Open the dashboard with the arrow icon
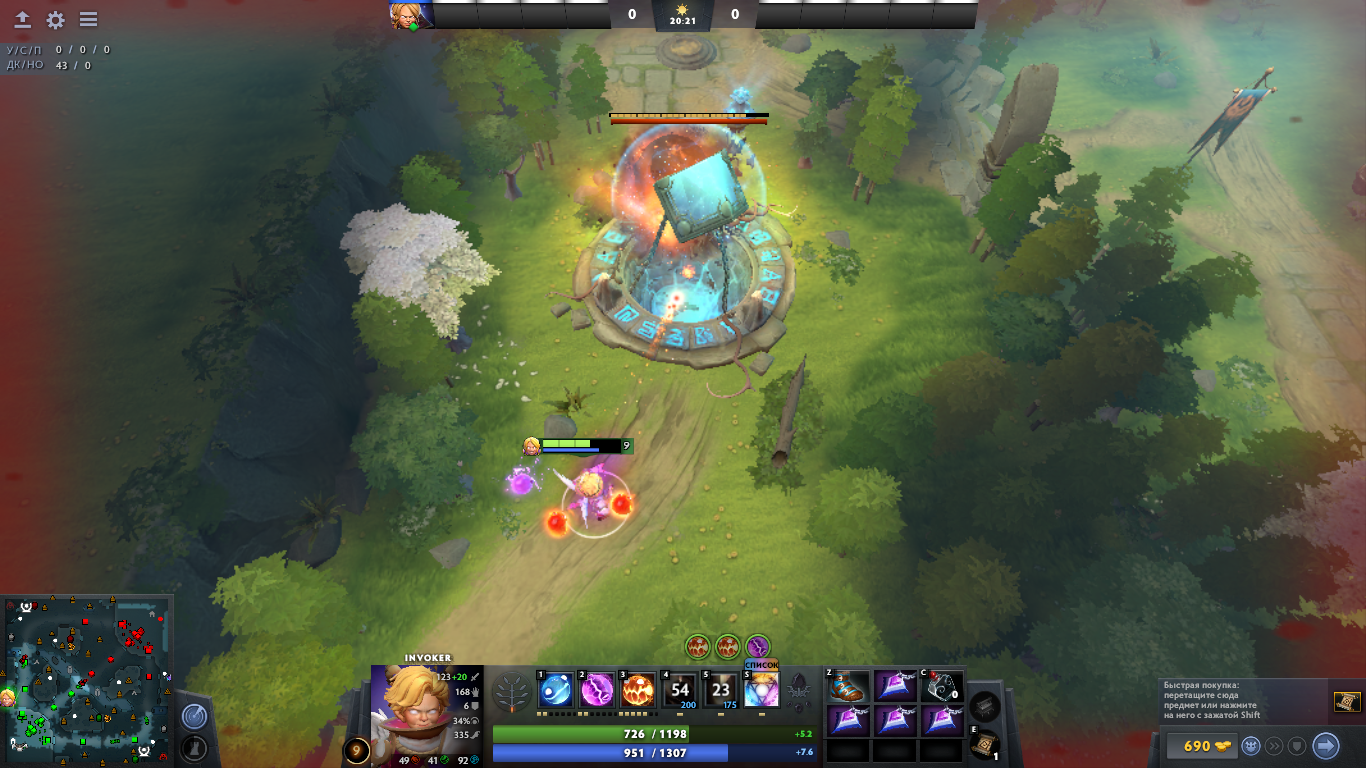 tap(22, 20)
